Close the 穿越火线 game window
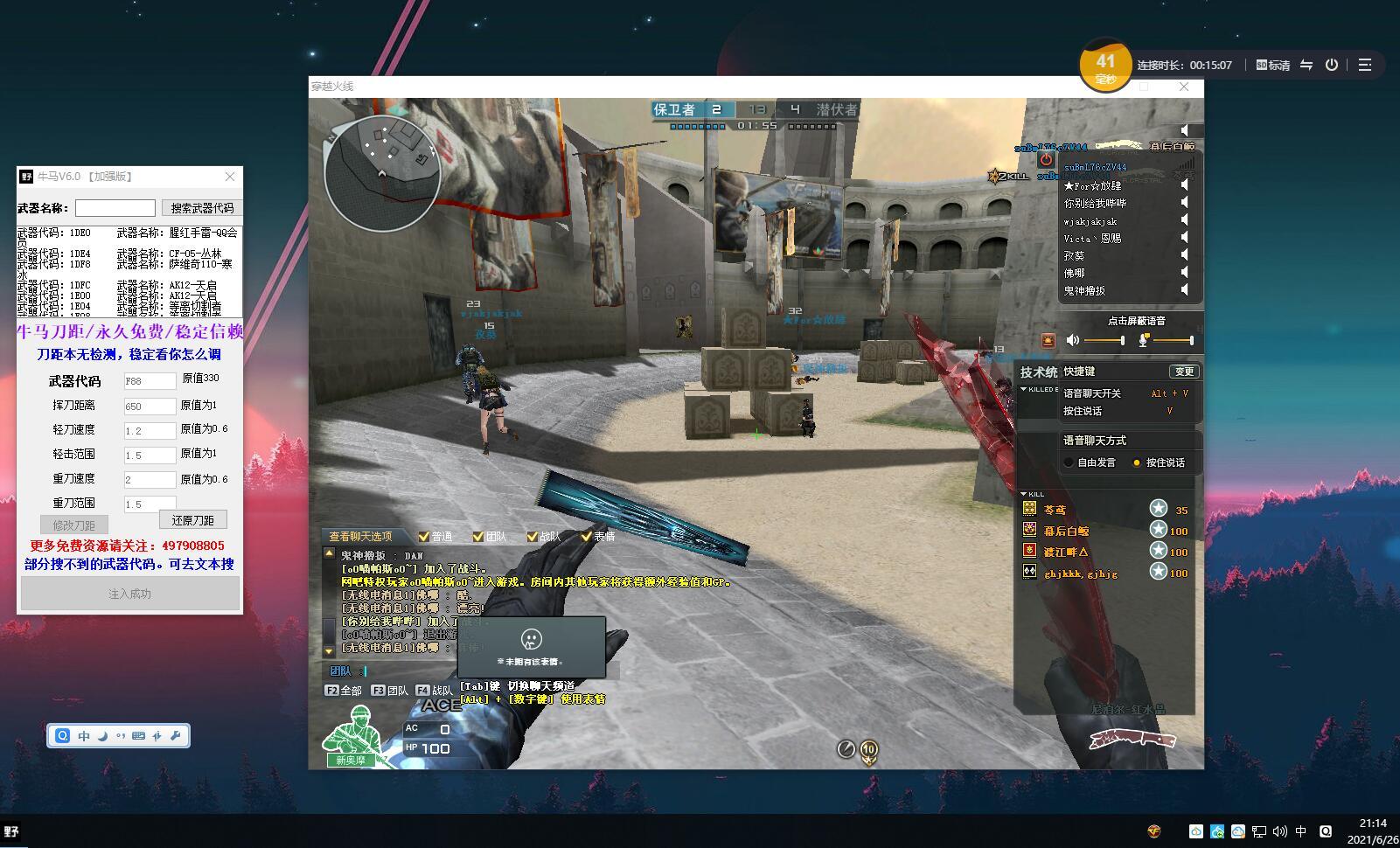Viewport: 1400px width, 848px height. [x=1183, y=87]
